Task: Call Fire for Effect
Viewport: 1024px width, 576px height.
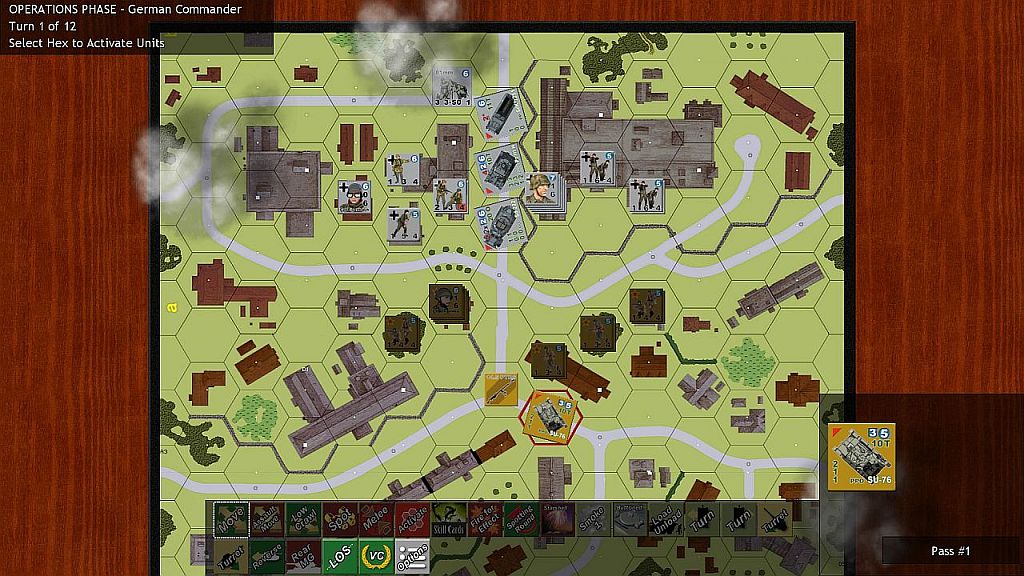Action: point(484,519)
